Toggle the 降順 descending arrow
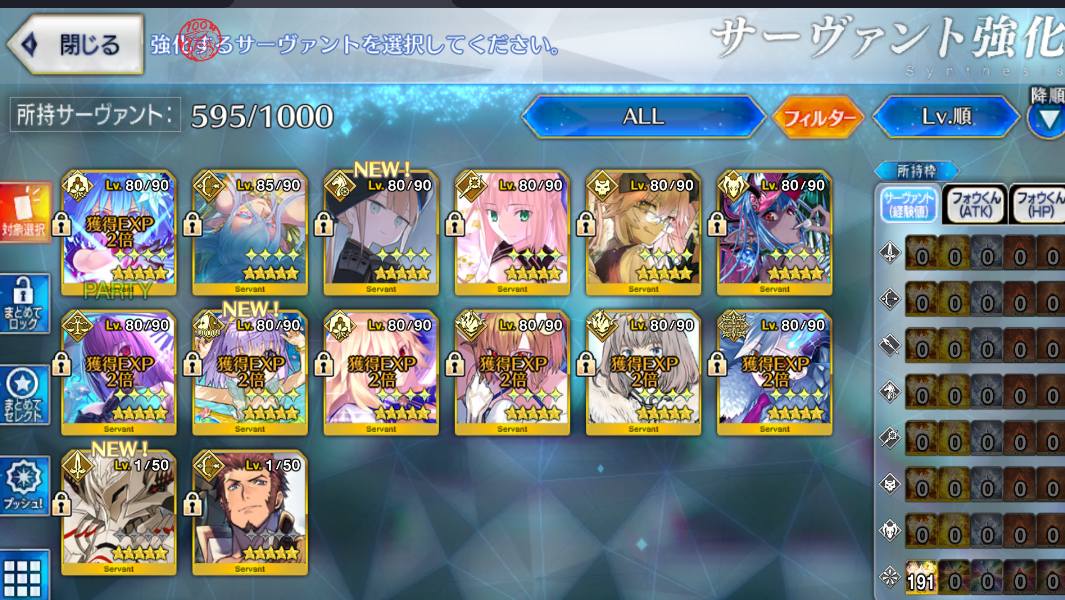 (1047, 118)
